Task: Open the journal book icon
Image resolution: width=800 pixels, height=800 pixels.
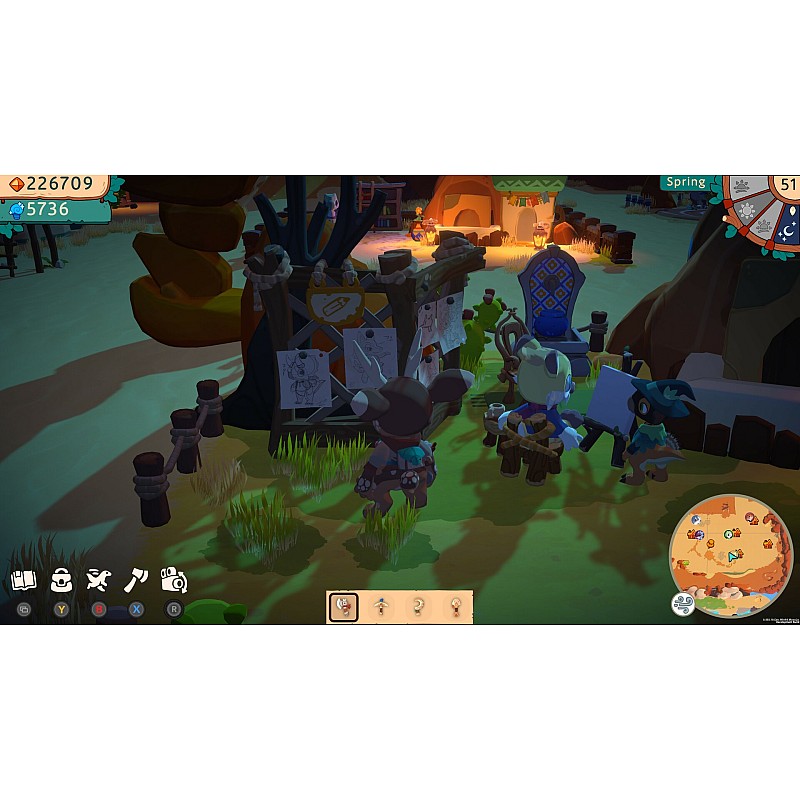Action: 23,580
